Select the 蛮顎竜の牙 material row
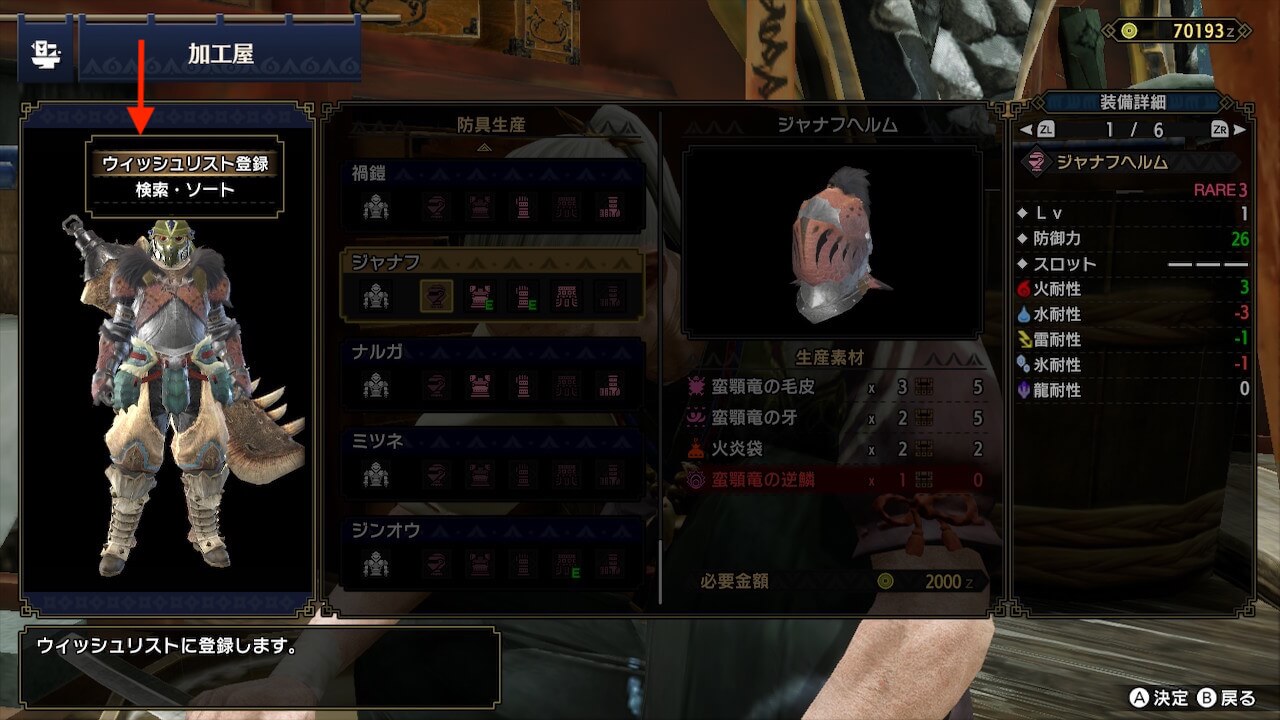This screenshot has height=720, width=1280. pyautogui.click(x=835, y=418)
